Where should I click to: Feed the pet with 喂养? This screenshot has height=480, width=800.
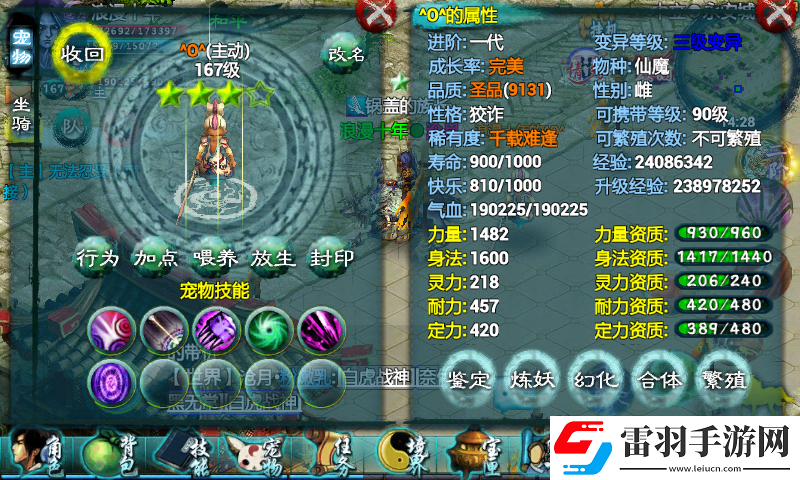point(215,257)
